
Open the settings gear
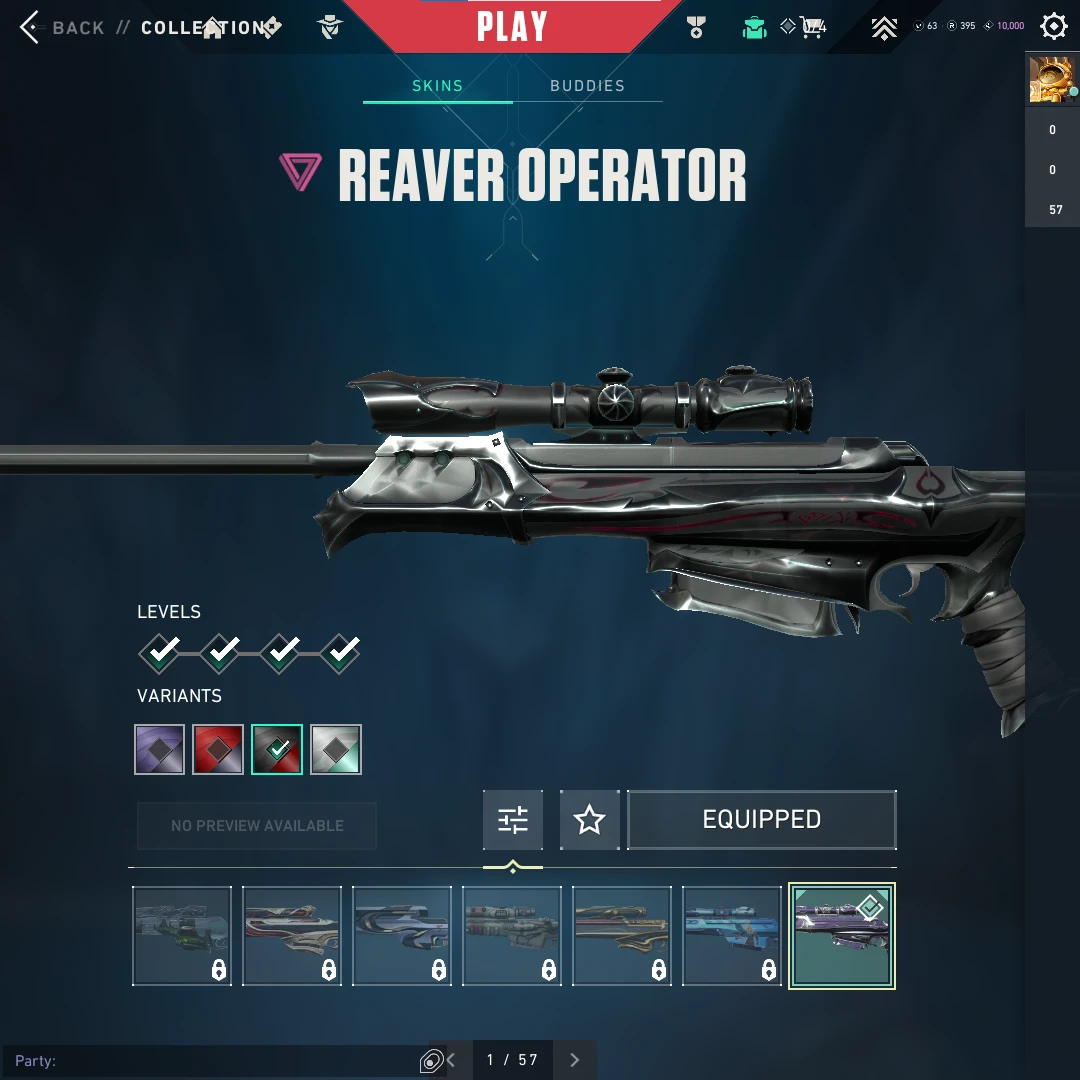point(1054,26)
